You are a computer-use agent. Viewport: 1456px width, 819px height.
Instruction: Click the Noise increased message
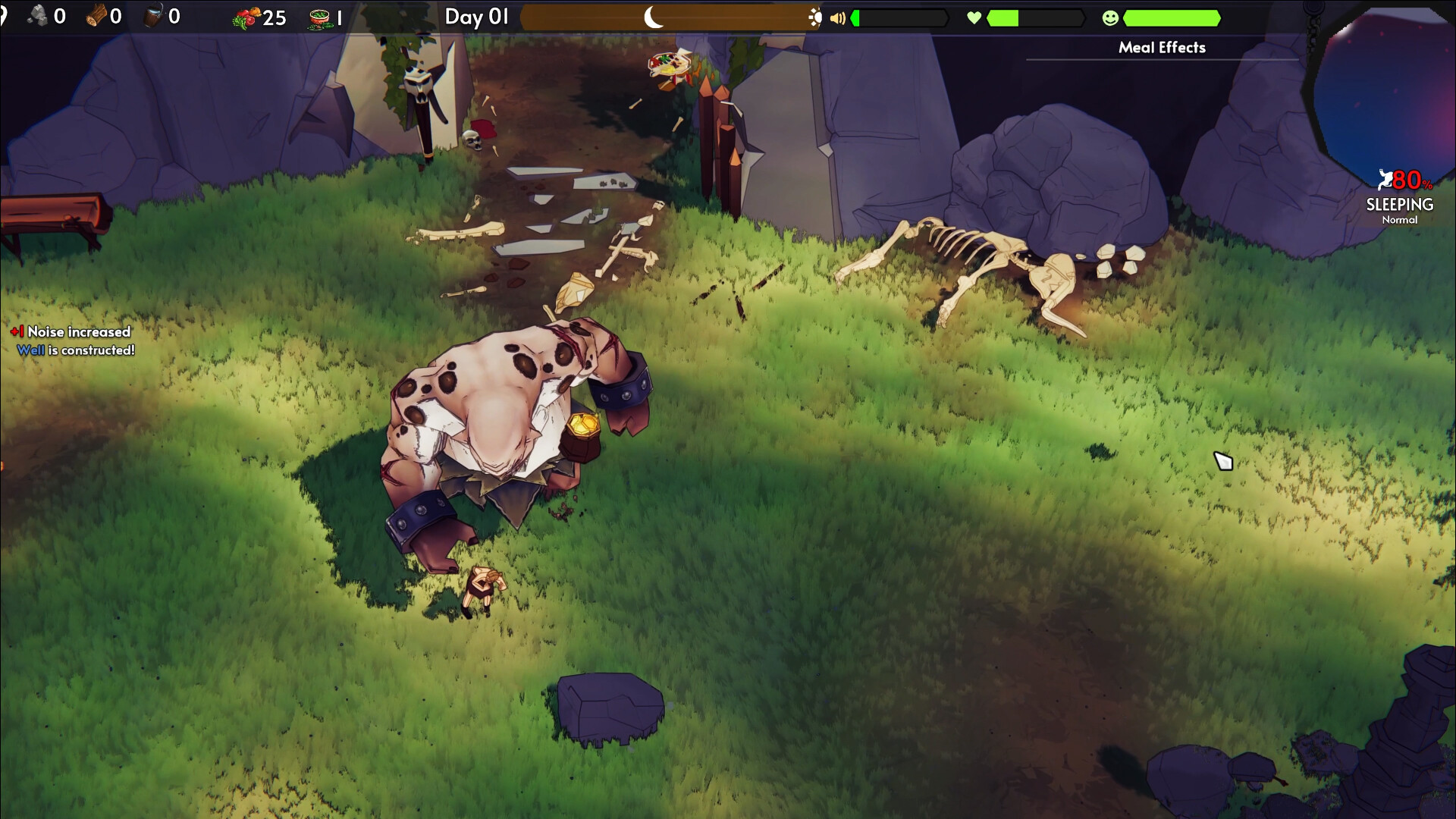(x=72, y=331)
